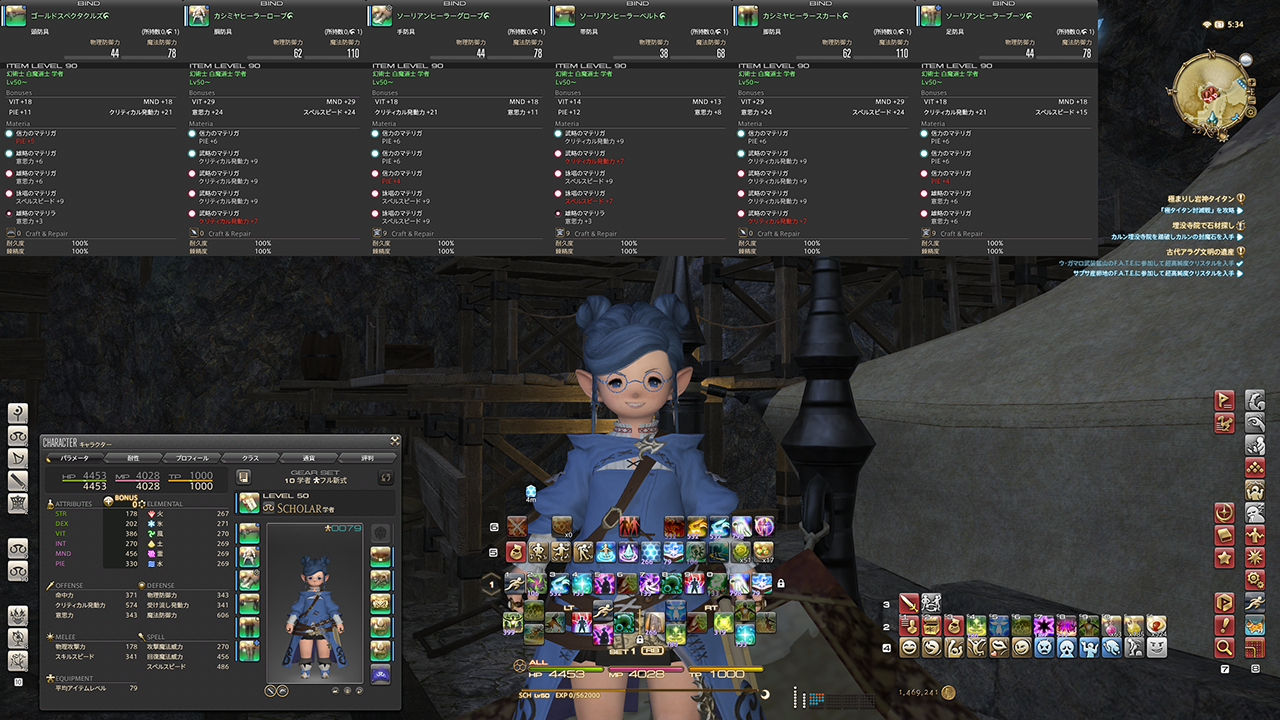This screenshot has height=720, width=1280.
Task: Open the magnifying glass search icon
Action: [1224, 648]
